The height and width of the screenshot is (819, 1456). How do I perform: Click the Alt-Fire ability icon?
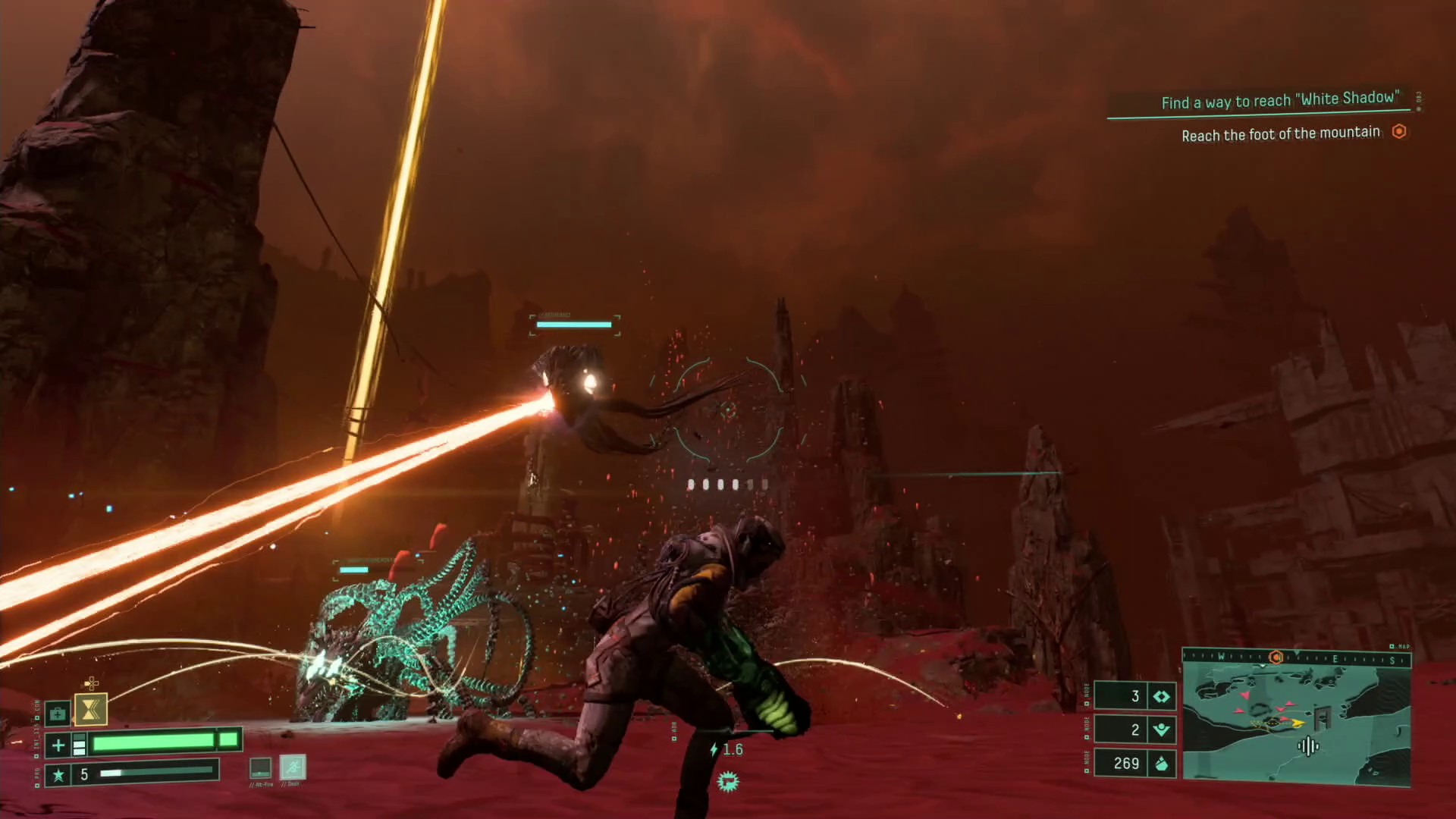(x=260, y=767)
